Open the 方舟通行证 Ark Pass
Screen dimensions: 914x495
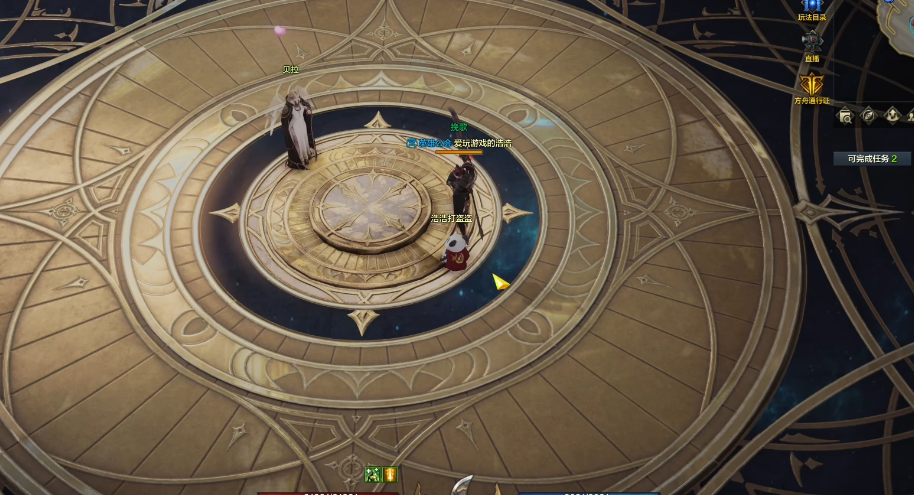coord(811,85)
